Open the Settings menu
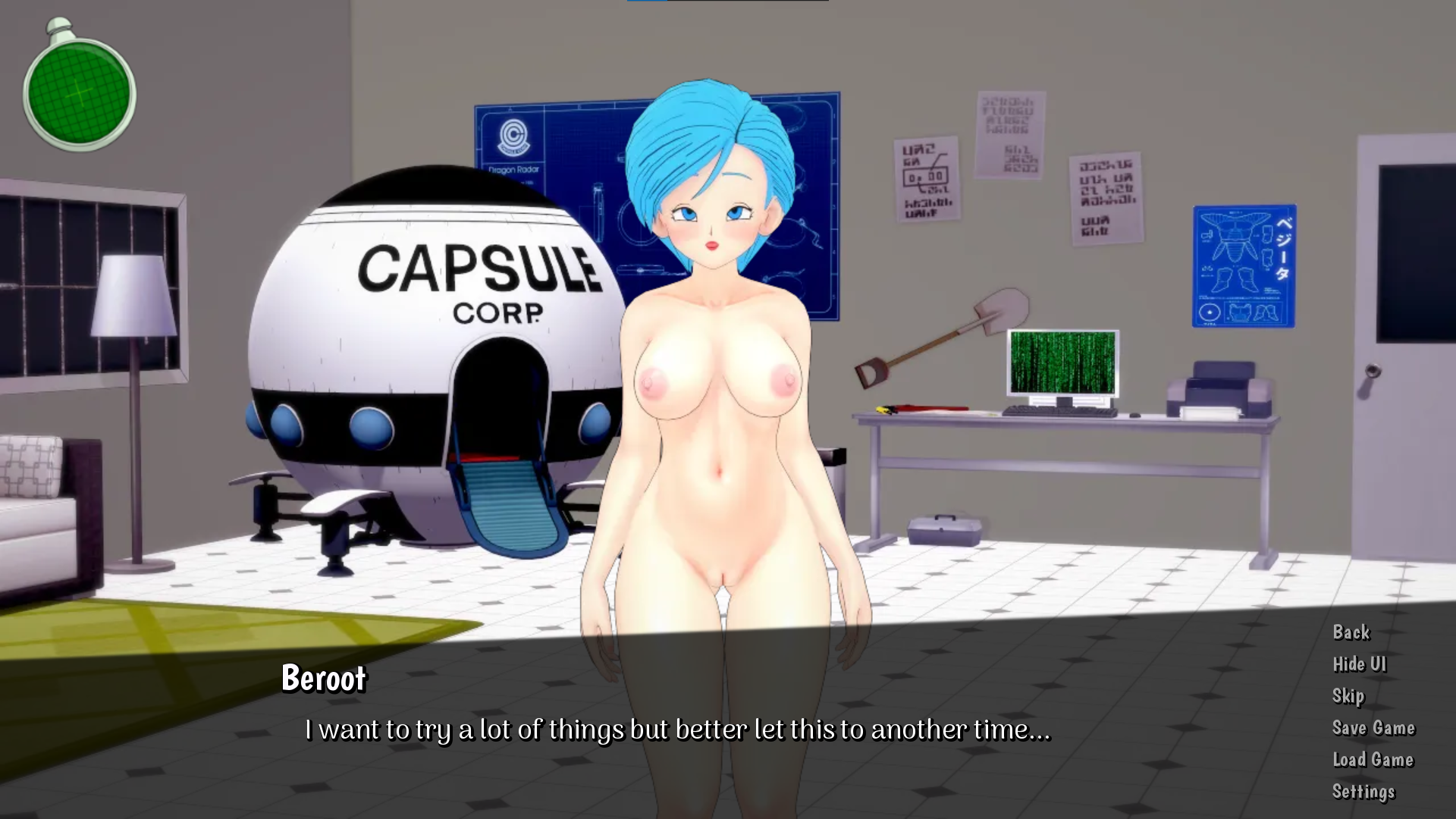Screen dimensions: 1456x819 click(x=1363, y=792)
